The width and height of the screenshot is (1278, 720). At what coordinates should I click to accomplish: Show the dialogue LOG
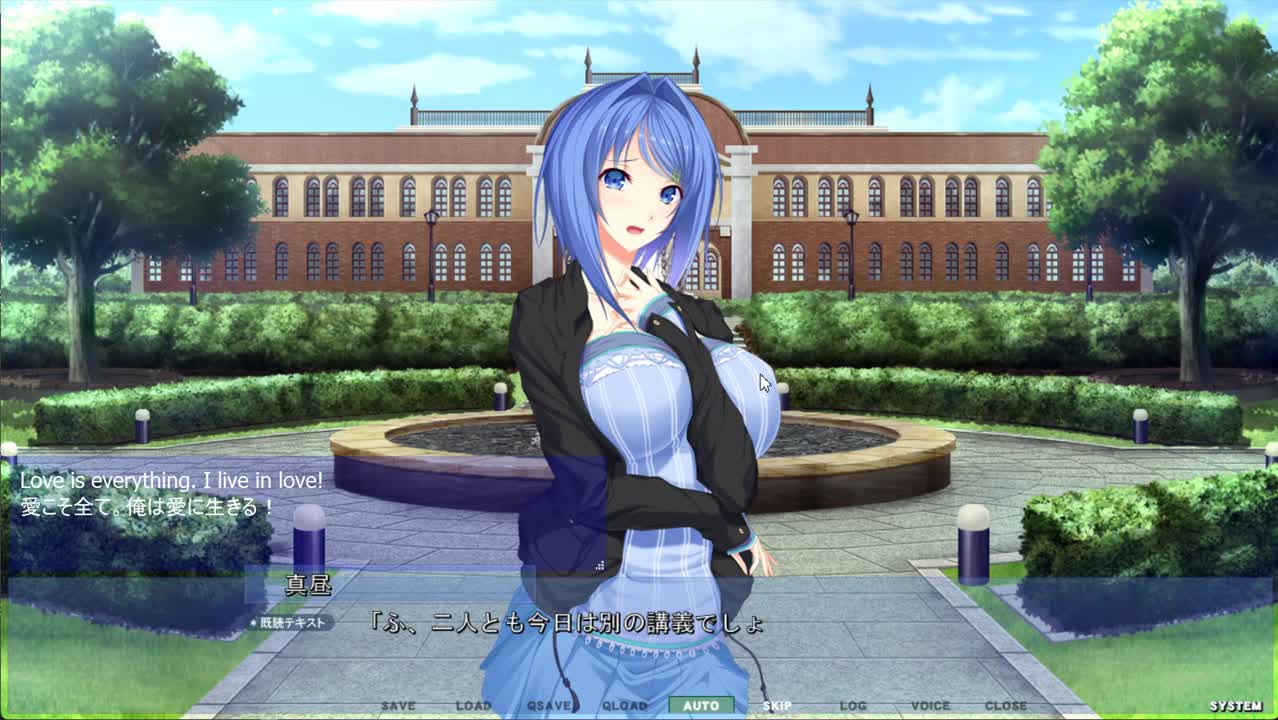tap(853, 706)
